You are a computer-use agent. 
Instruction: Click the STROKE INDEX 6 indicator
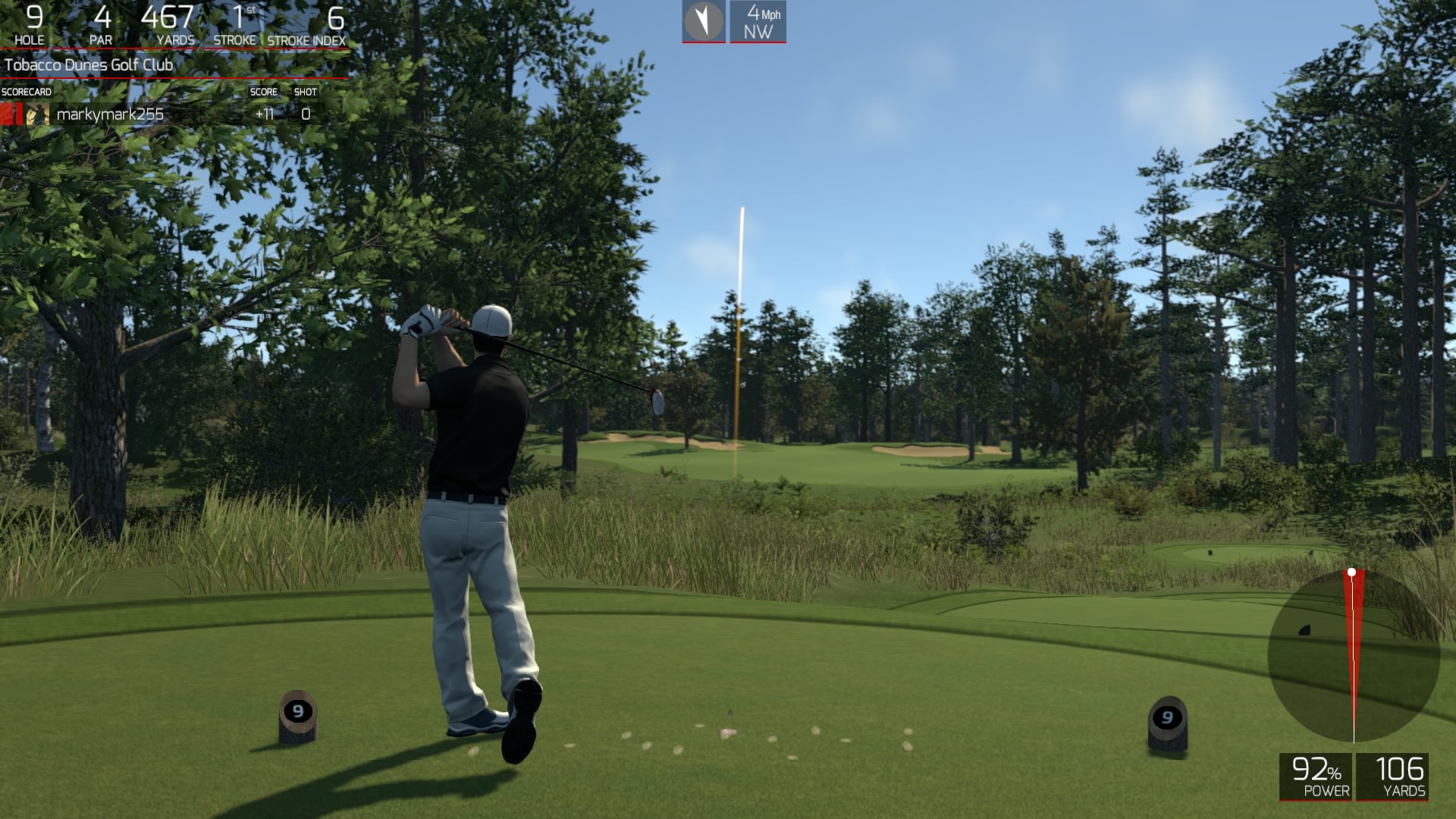coord(306,23)
